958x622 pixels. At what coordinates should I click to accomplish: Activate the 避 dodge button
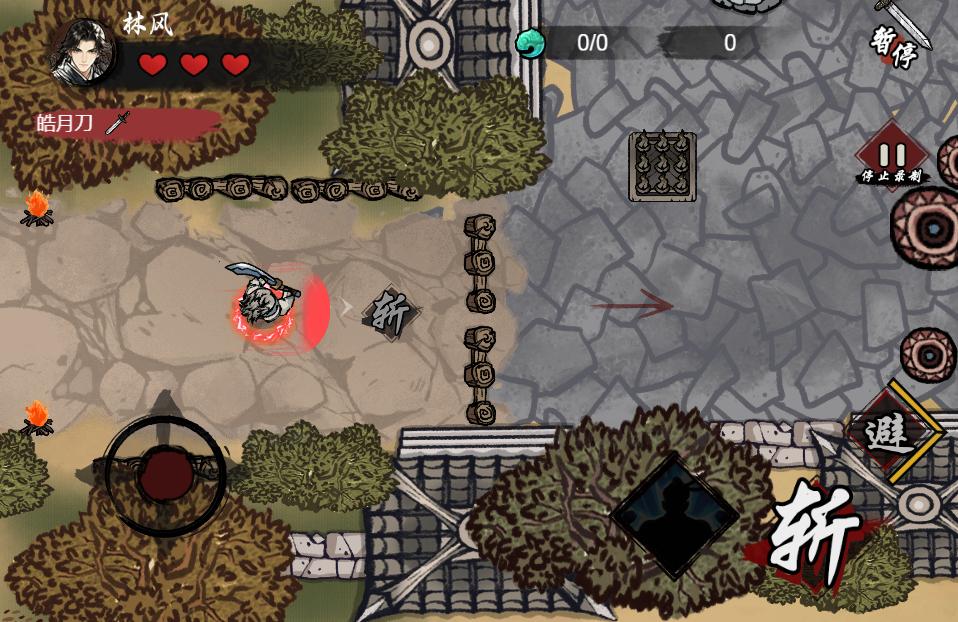888,432
